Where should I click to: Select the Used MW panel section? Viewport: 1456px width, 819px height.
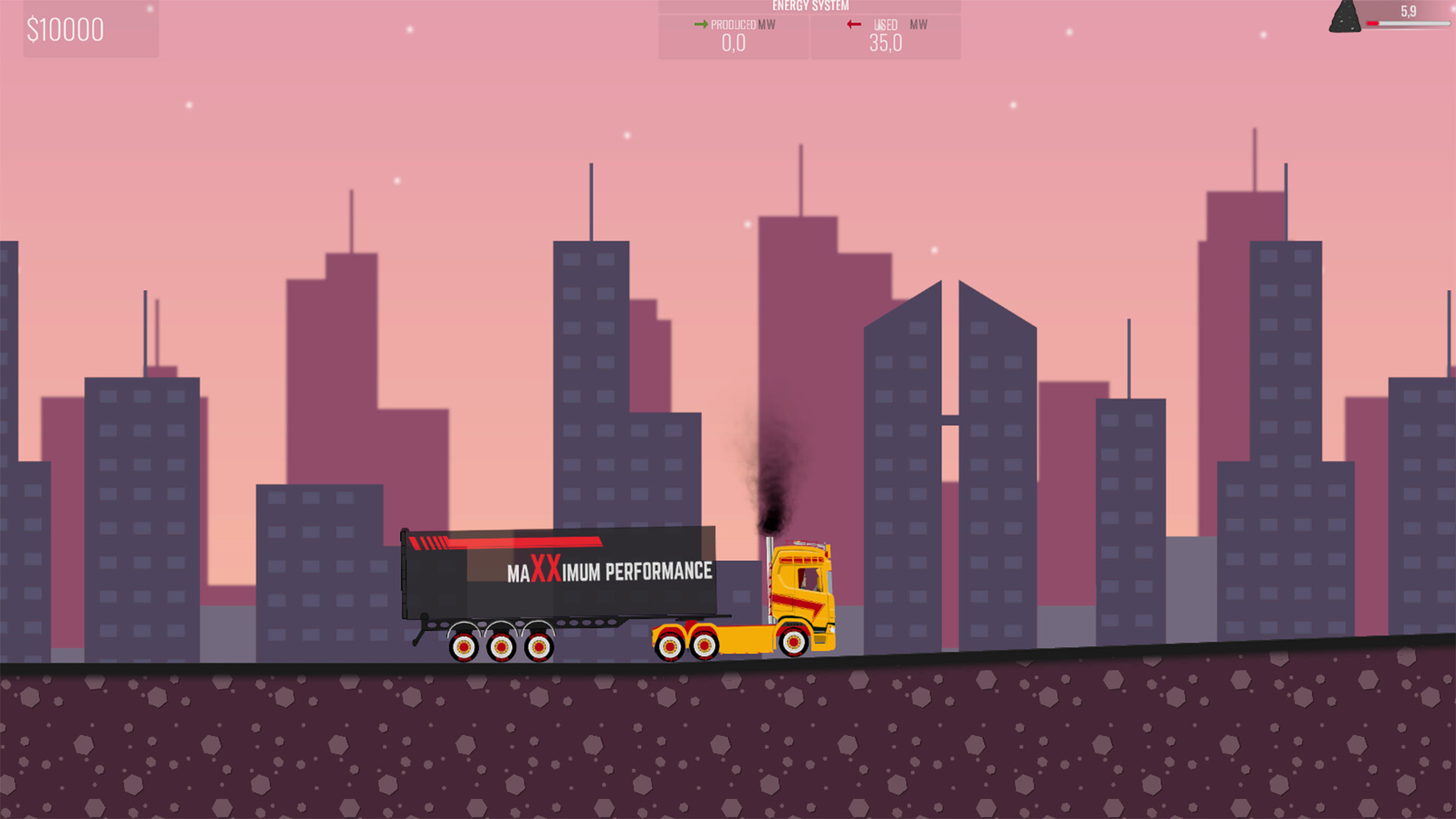coord(886,36)
